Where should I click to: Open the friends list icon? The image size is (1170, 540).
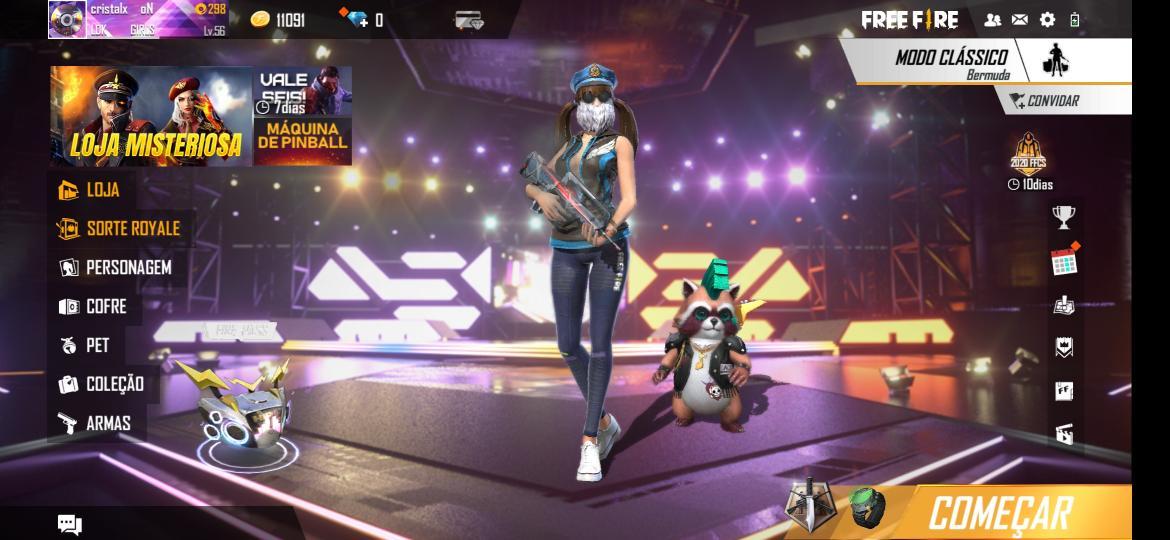pos(992,20)
